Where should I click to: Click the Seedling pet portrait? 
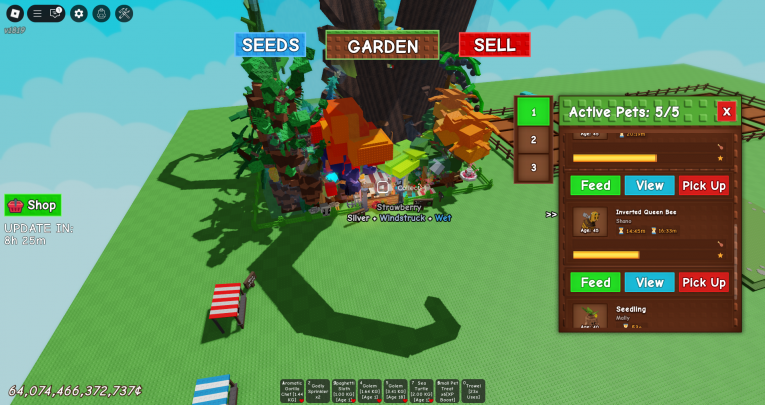[x=590, y=316]
